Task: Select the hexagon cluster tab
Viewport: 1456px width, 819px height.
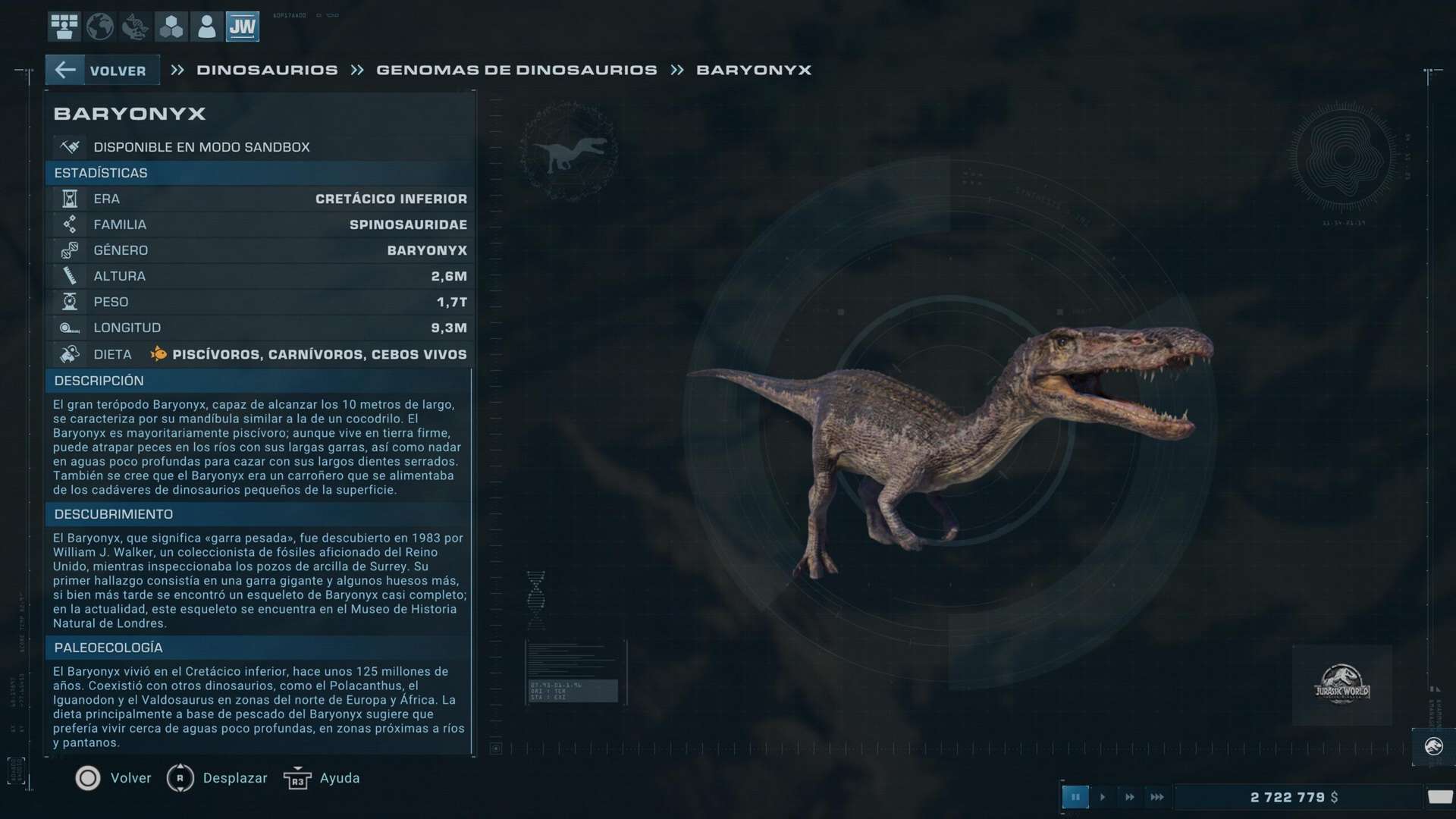Action: [x=171, y=27]
